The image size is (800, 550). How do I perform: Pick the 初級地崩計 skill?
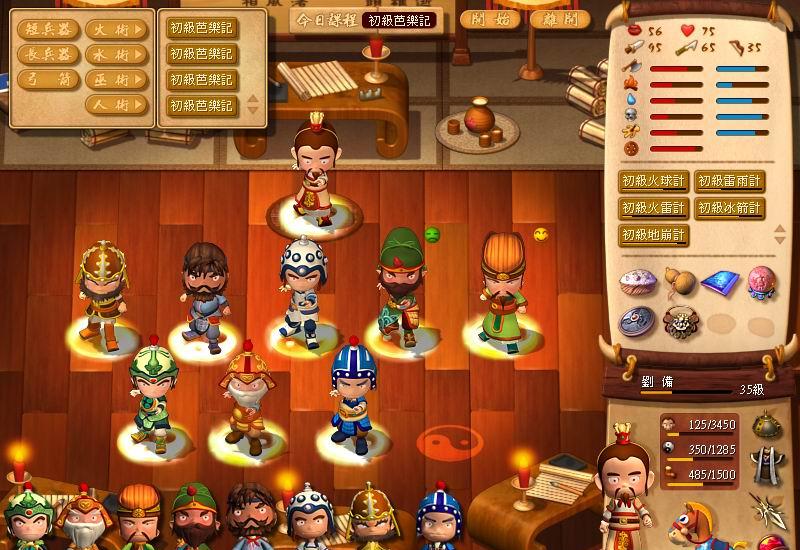653,235
